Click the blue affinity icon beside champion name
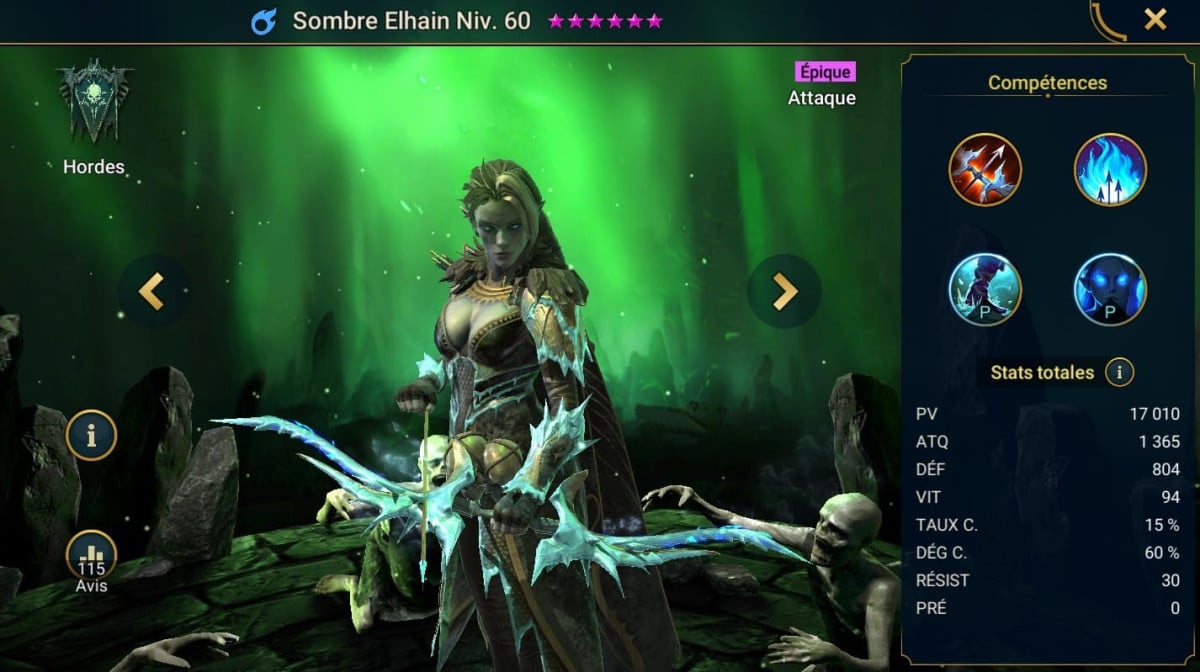 point(263,21)
